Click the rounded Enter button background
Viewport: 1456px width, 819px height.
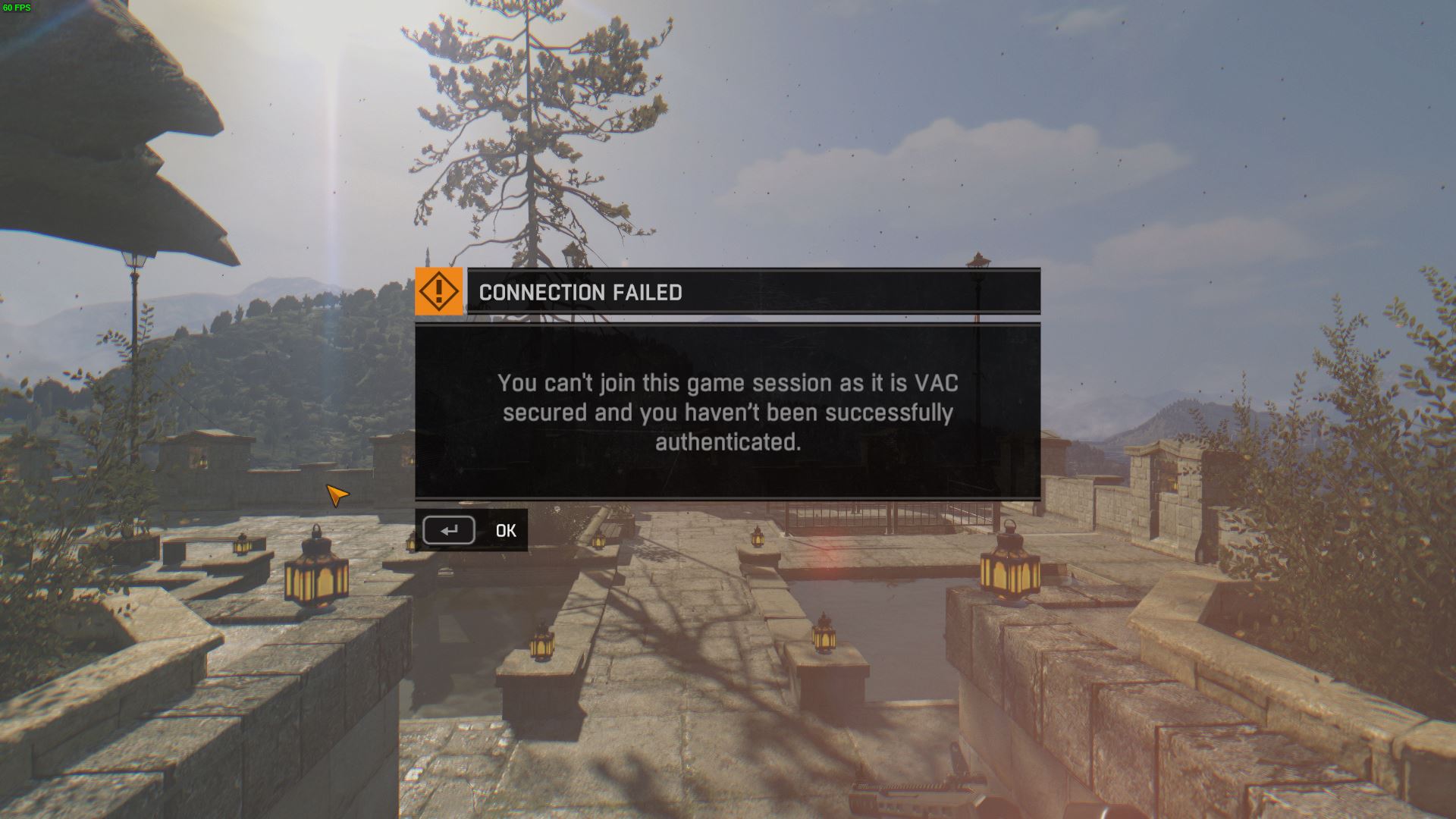(x=449, y=531)
